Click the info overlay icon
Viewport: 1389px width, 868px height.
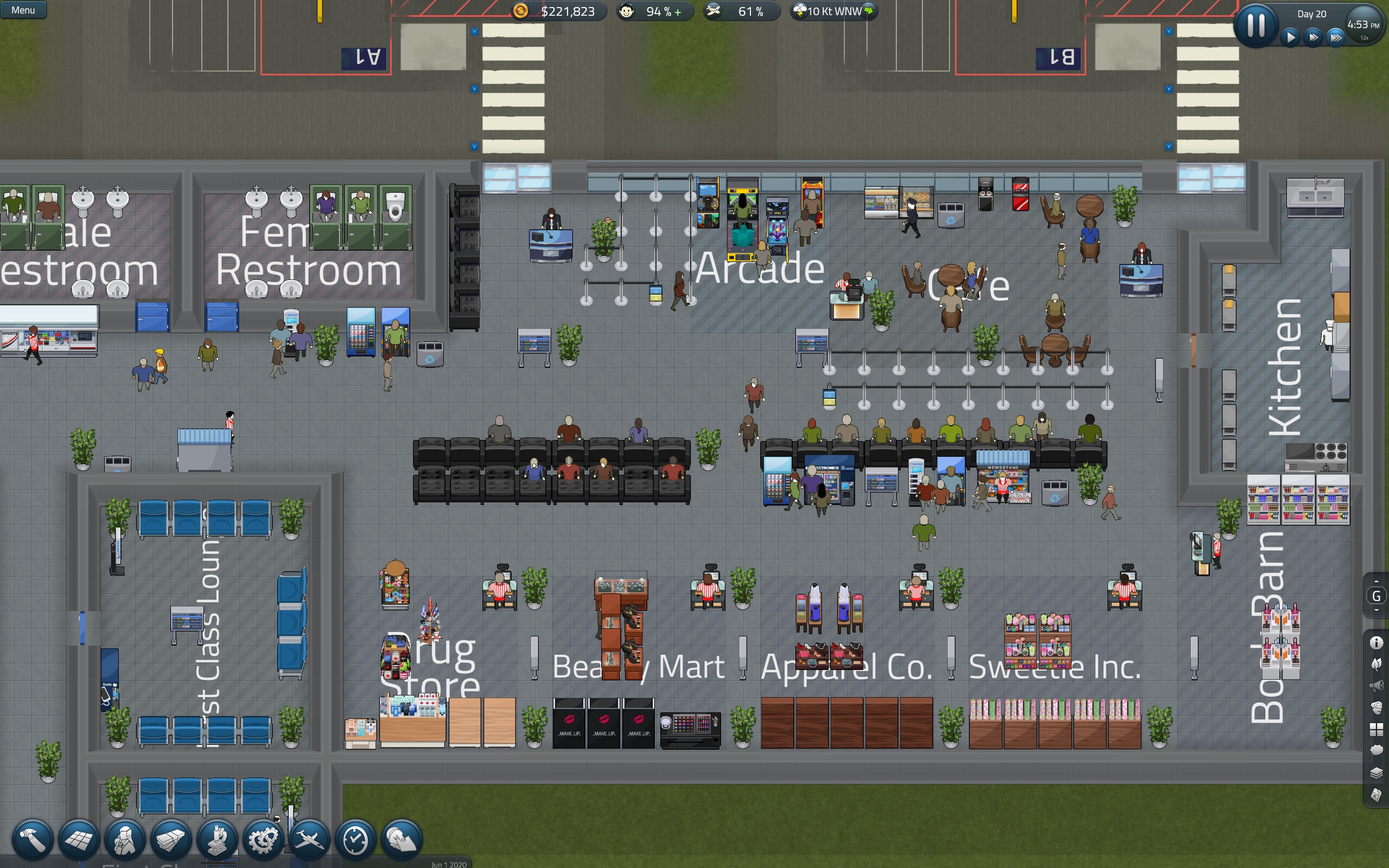(x=1377, y=642)
